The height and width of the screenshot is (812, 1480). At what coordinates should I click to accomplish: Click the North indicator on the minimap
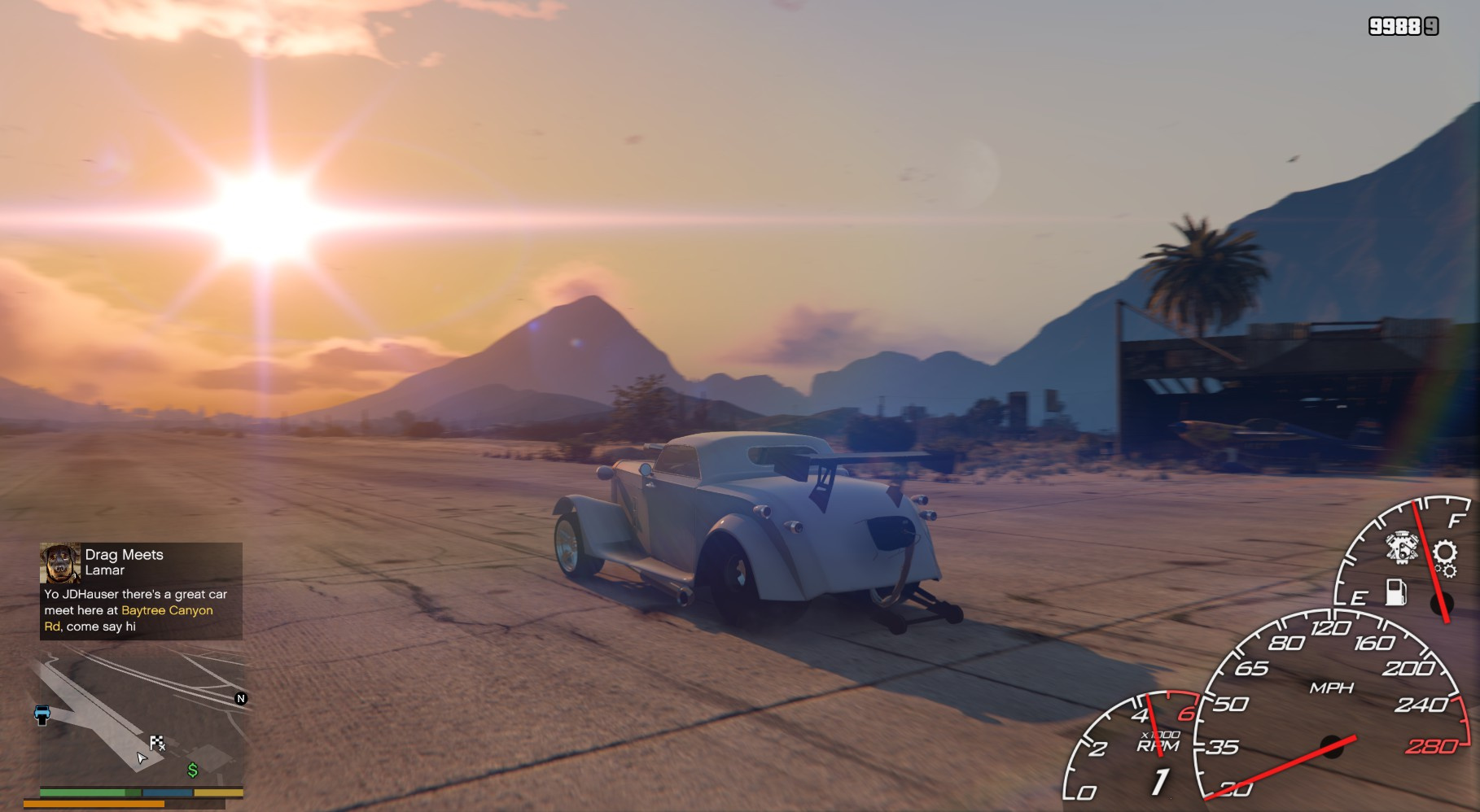240,698
